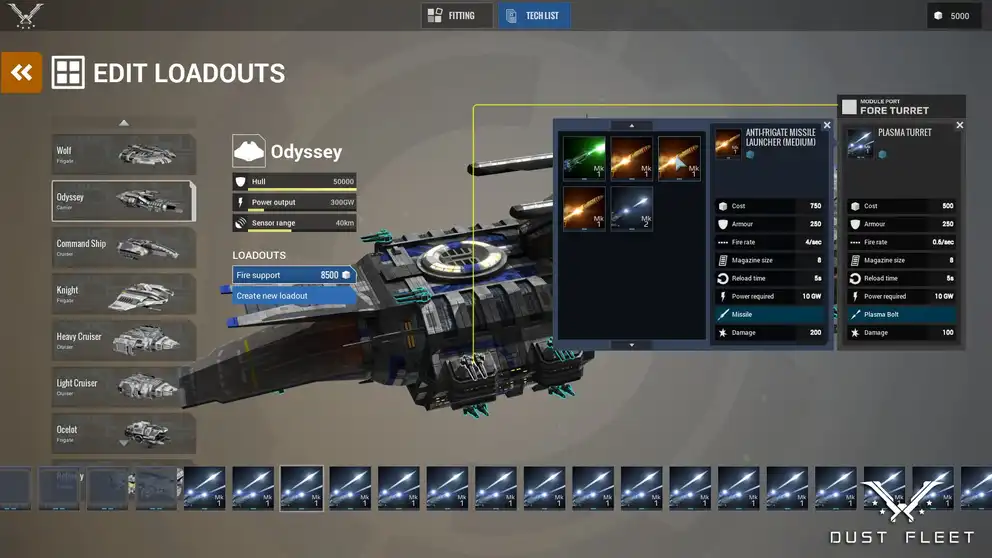This screenshot has height=558, width=992.
Task: Choose the Ocelot frigate entry
Action: point(123,432)
